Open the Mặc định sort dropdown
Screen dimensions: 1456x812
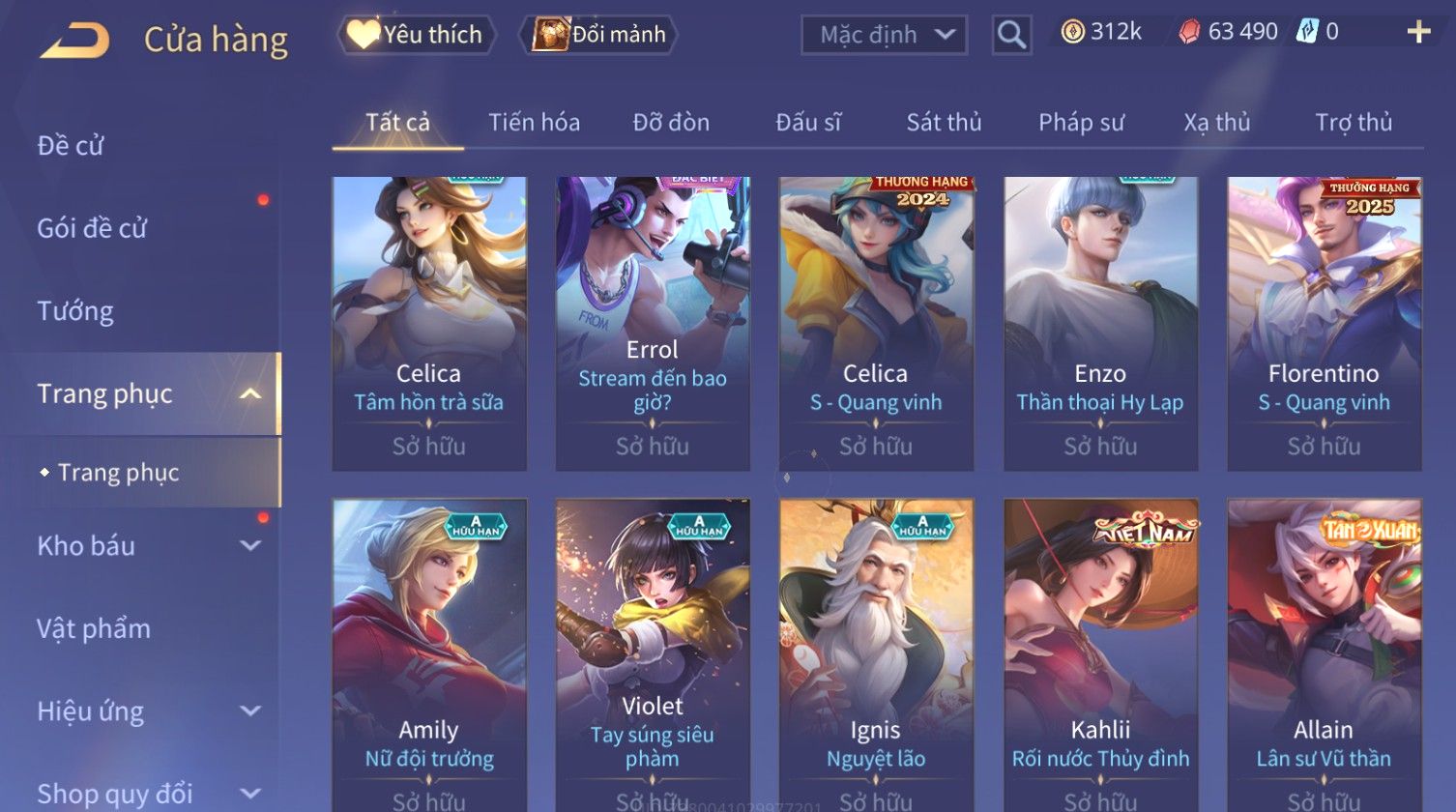pyautogui.click(x=883, y=35)
